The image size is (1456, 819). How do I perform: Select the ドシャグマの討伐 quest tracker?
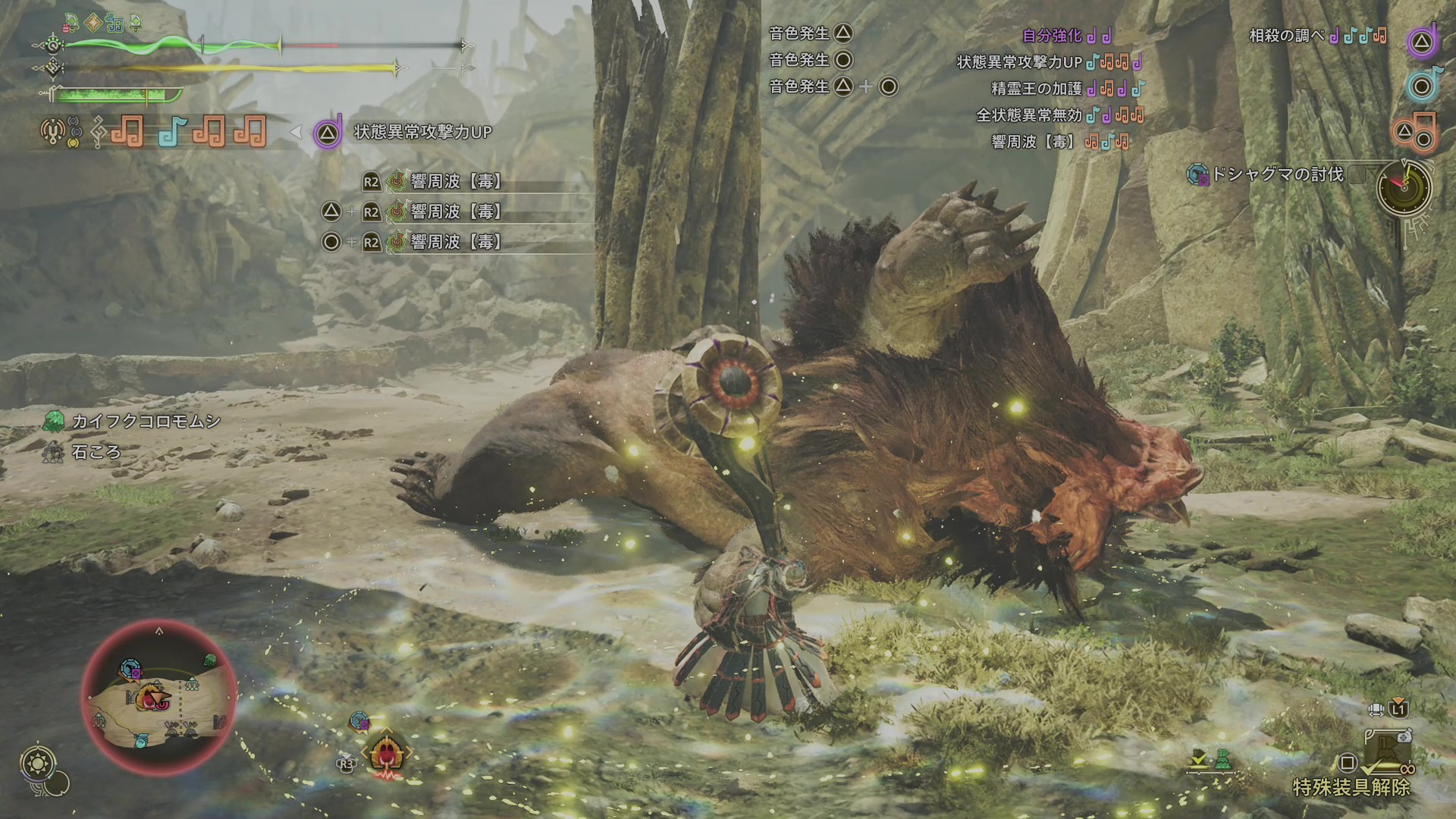coord(1277,175)
